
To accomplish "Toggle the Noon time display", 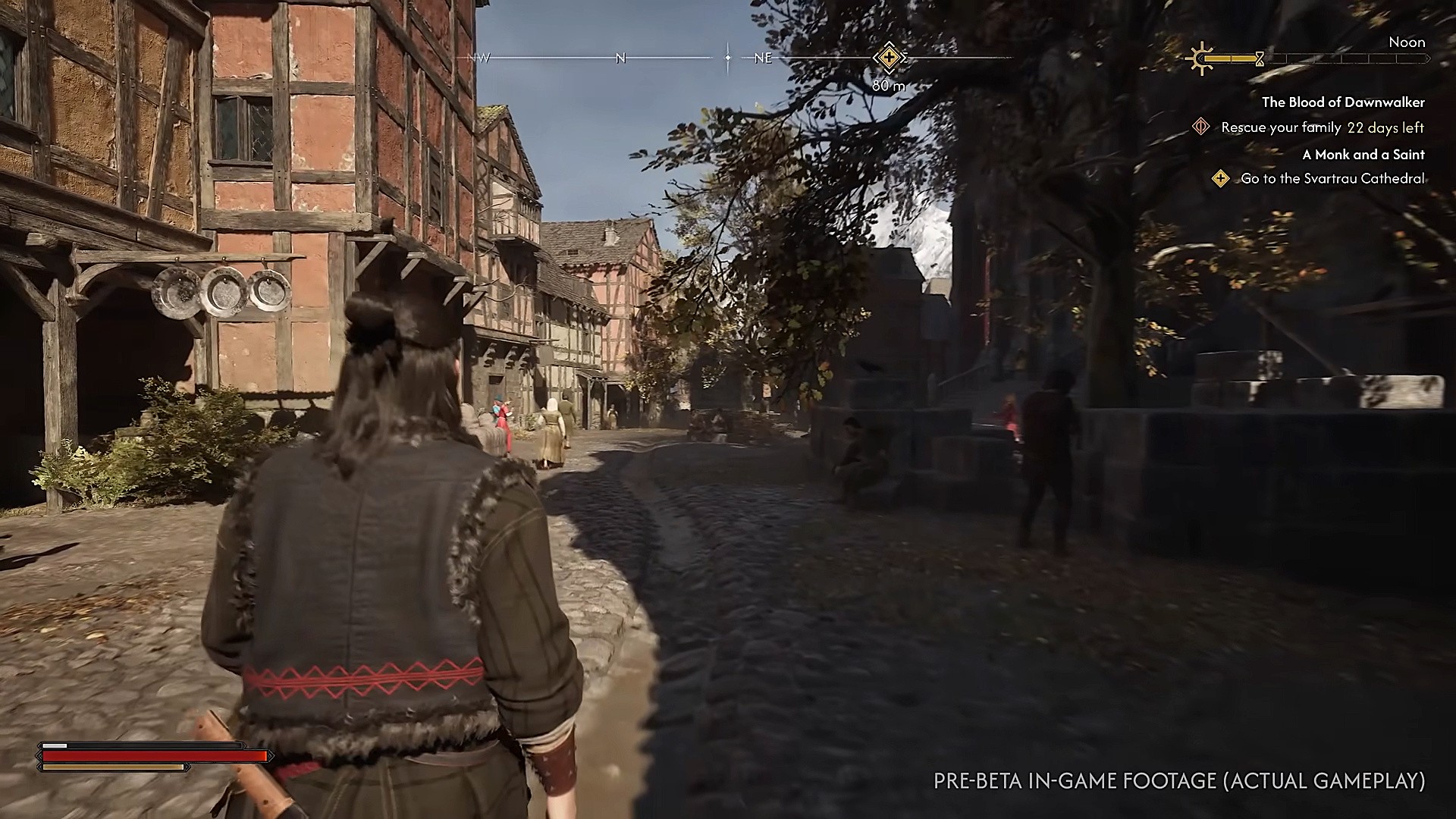I will (1407, 42).
